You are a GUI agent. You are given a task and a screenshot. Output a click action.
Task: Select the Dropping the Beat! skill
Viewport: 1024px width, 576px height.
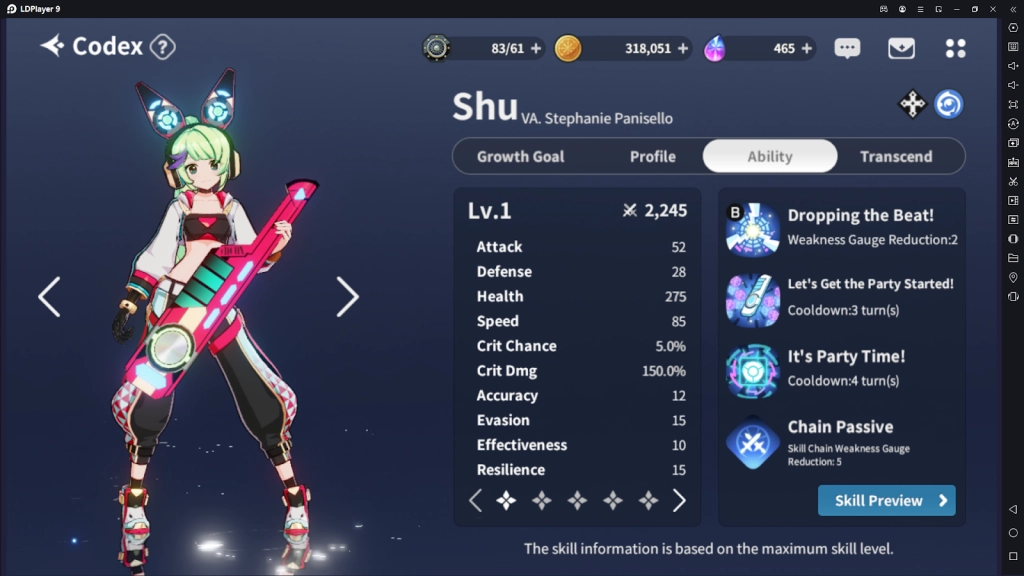(x=752, y=229)
